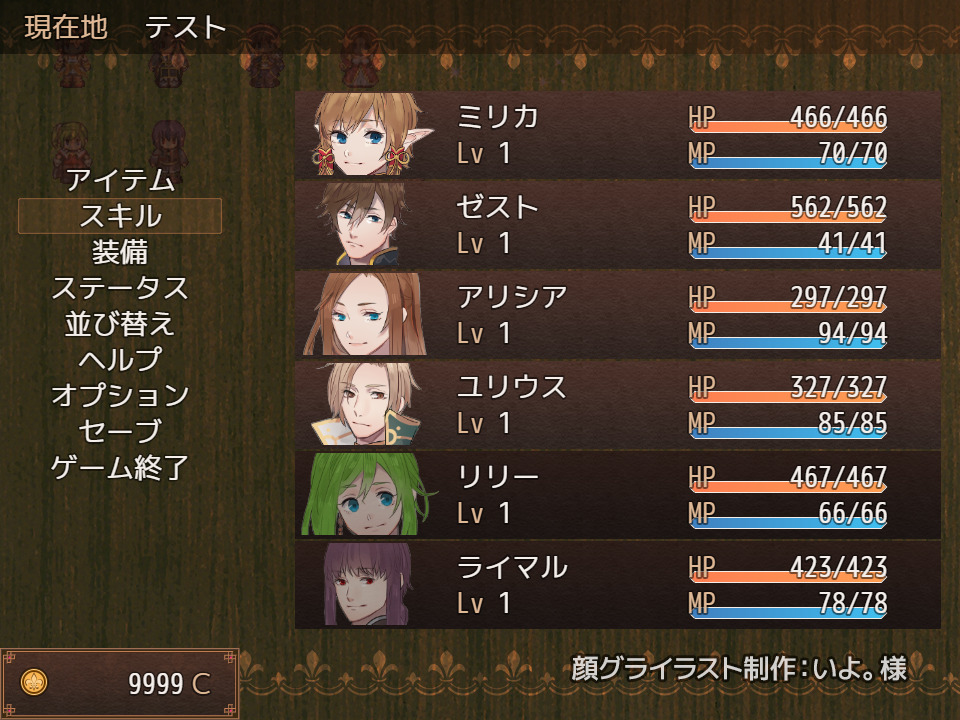This screenshot has height=720, width=960.
Task: Open the アイテム menu entry
Action: [x=120, y=180]
